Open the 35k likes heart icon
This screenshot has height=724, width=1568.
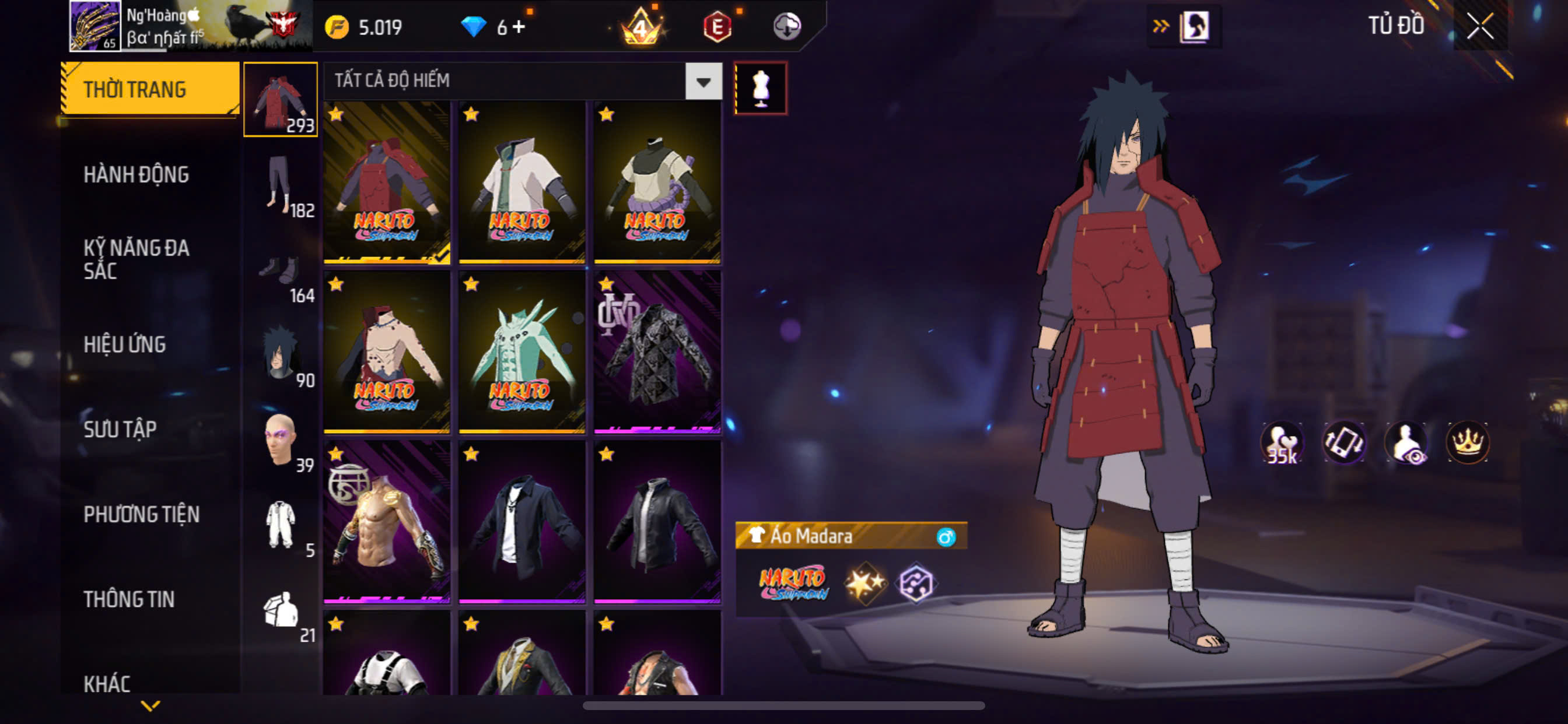tap(1282, 442)
